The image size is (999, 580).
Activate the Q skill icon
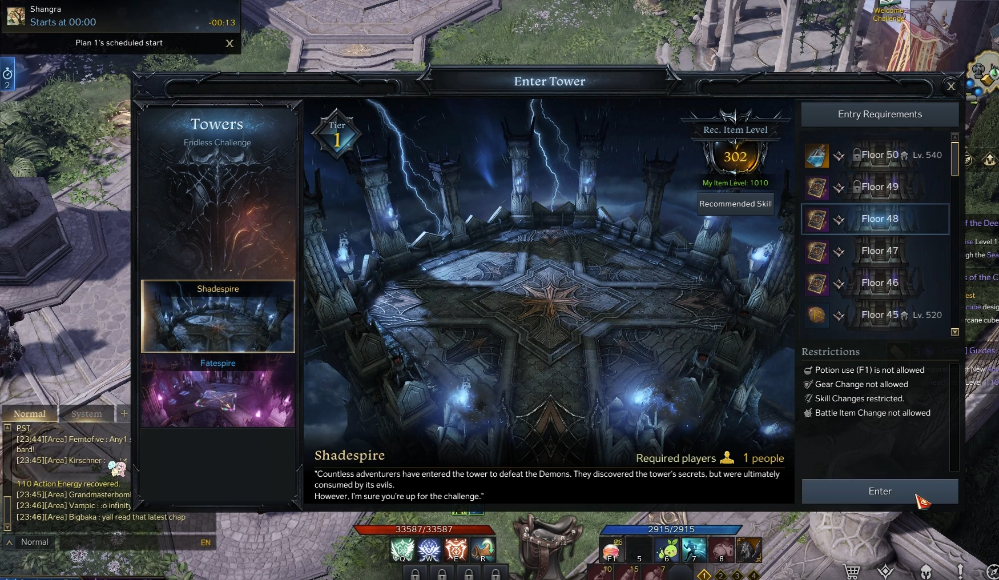coord(403,549)
